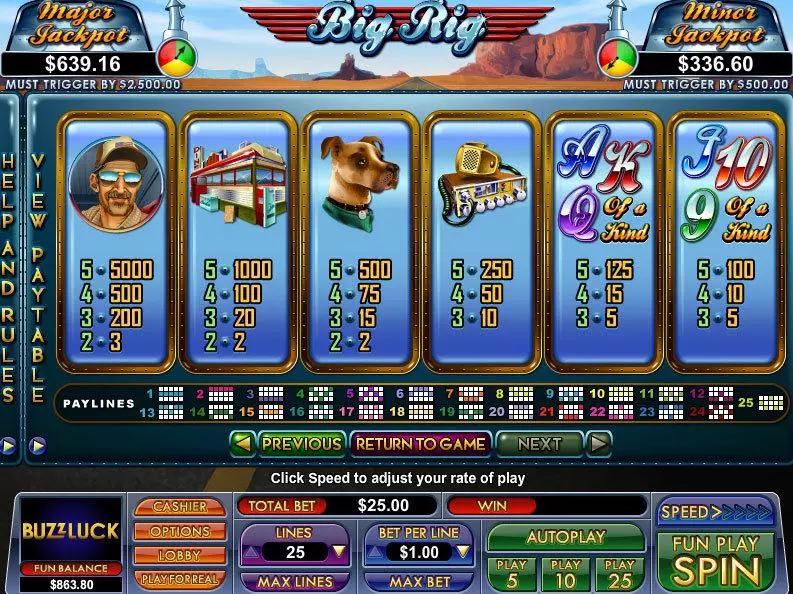Open the Cashier
The height and width of the screenshot is (594, 793).
[180, 508]
